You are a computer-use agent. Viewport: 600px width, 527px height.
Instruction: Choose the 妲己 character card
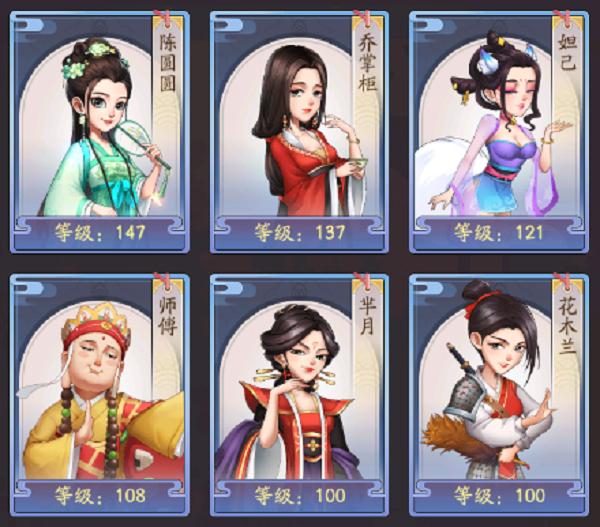[x=499, y=130]
